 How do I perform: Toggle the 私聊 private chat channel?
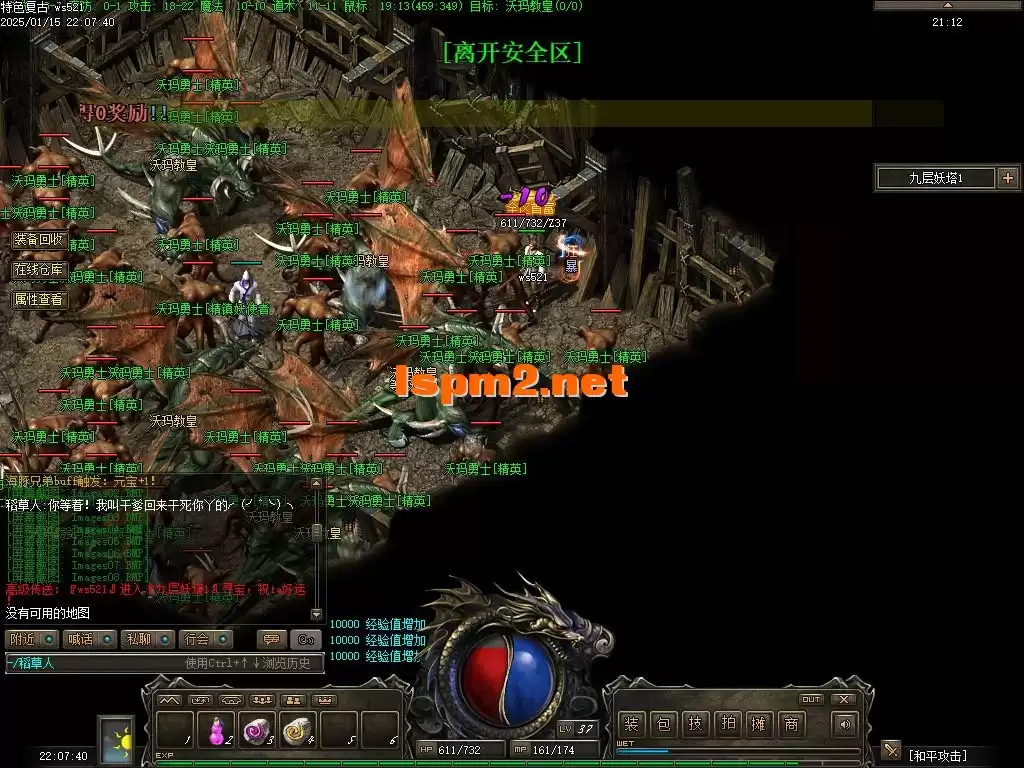coord(147,639)
